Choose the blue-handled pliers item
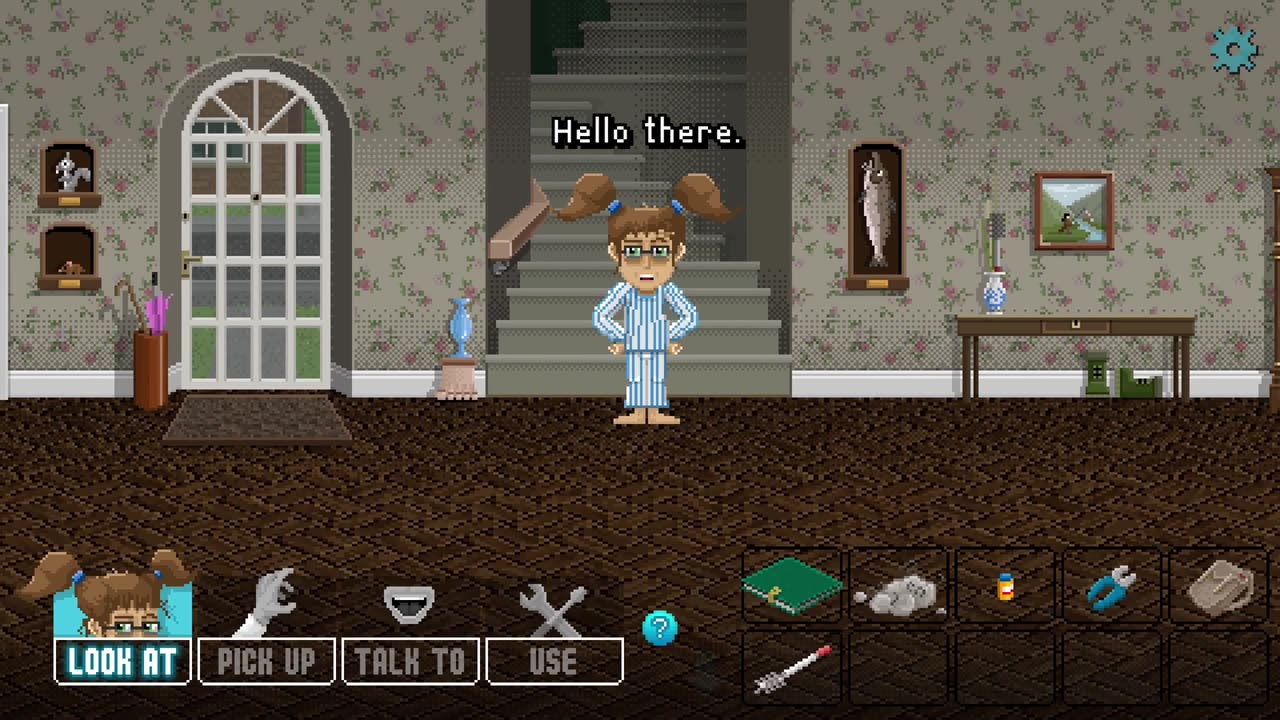Image resolution: width=1280 pixels, height=720 pixels. 1112,588
